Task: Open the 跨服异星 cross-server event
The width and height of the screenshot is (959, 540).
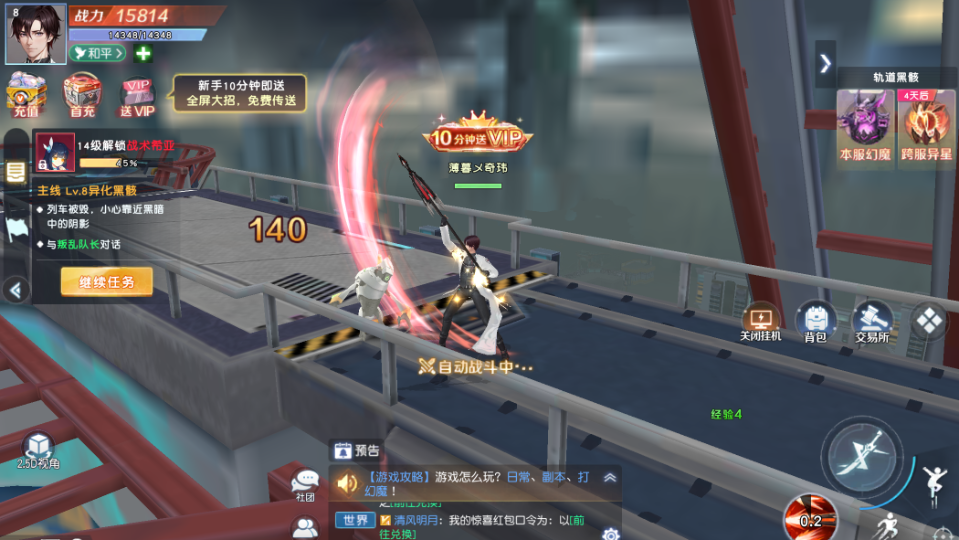Action: click(x=927, y=127)
